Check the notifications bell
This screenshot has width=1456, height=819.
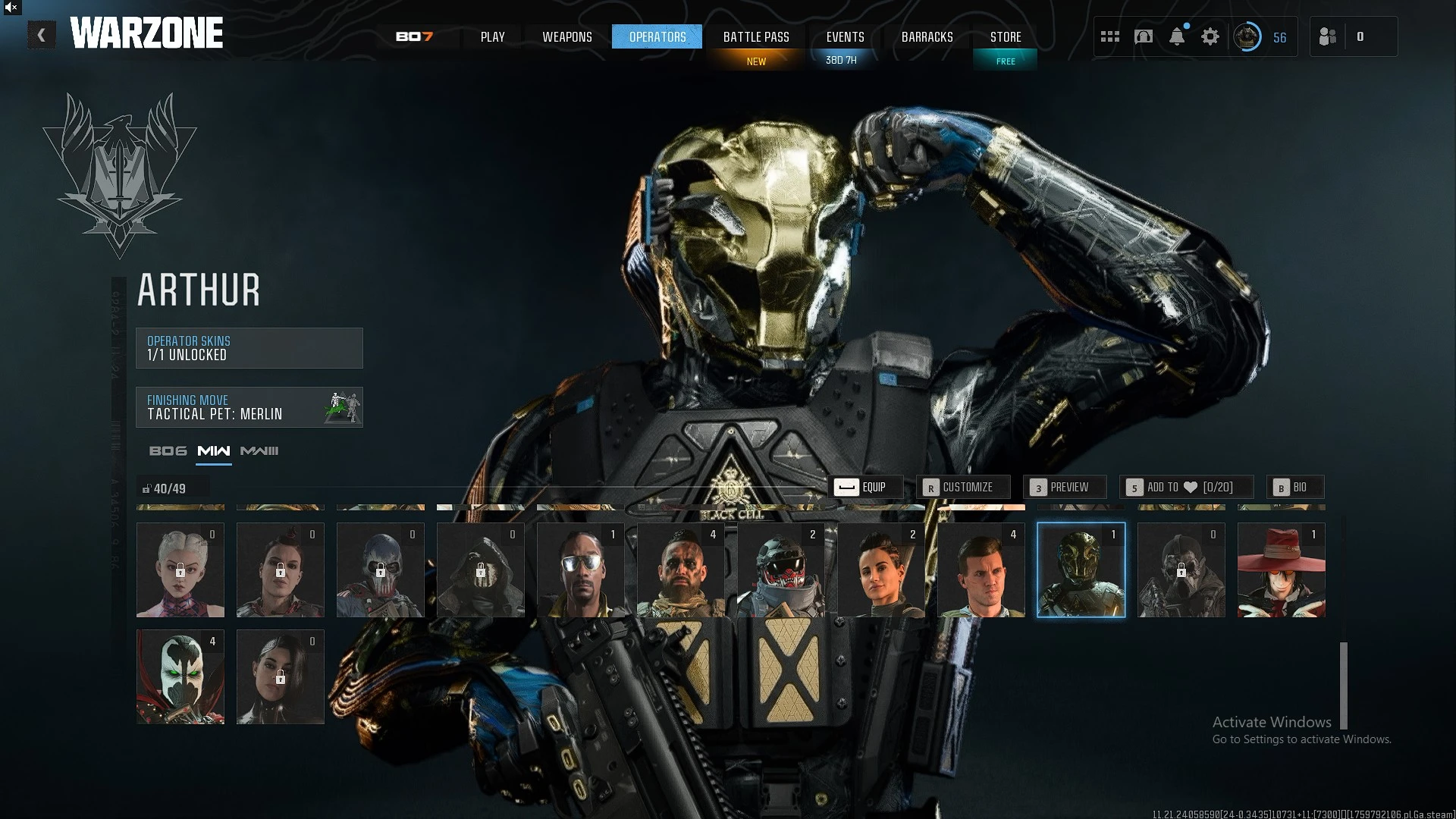coord(1177,36)
